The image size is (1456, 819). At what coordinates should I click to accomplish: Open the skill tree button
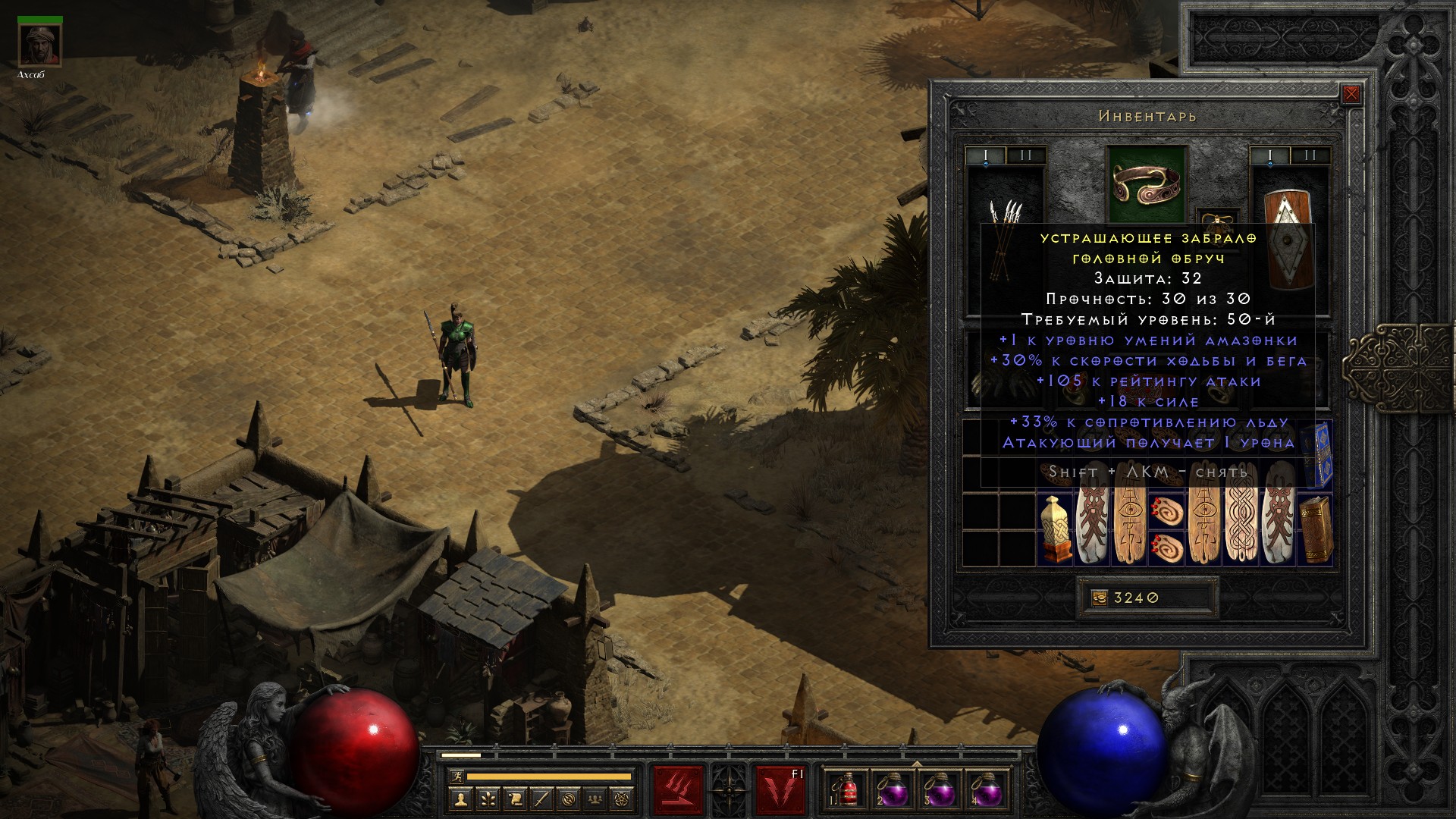coord(488,799)
